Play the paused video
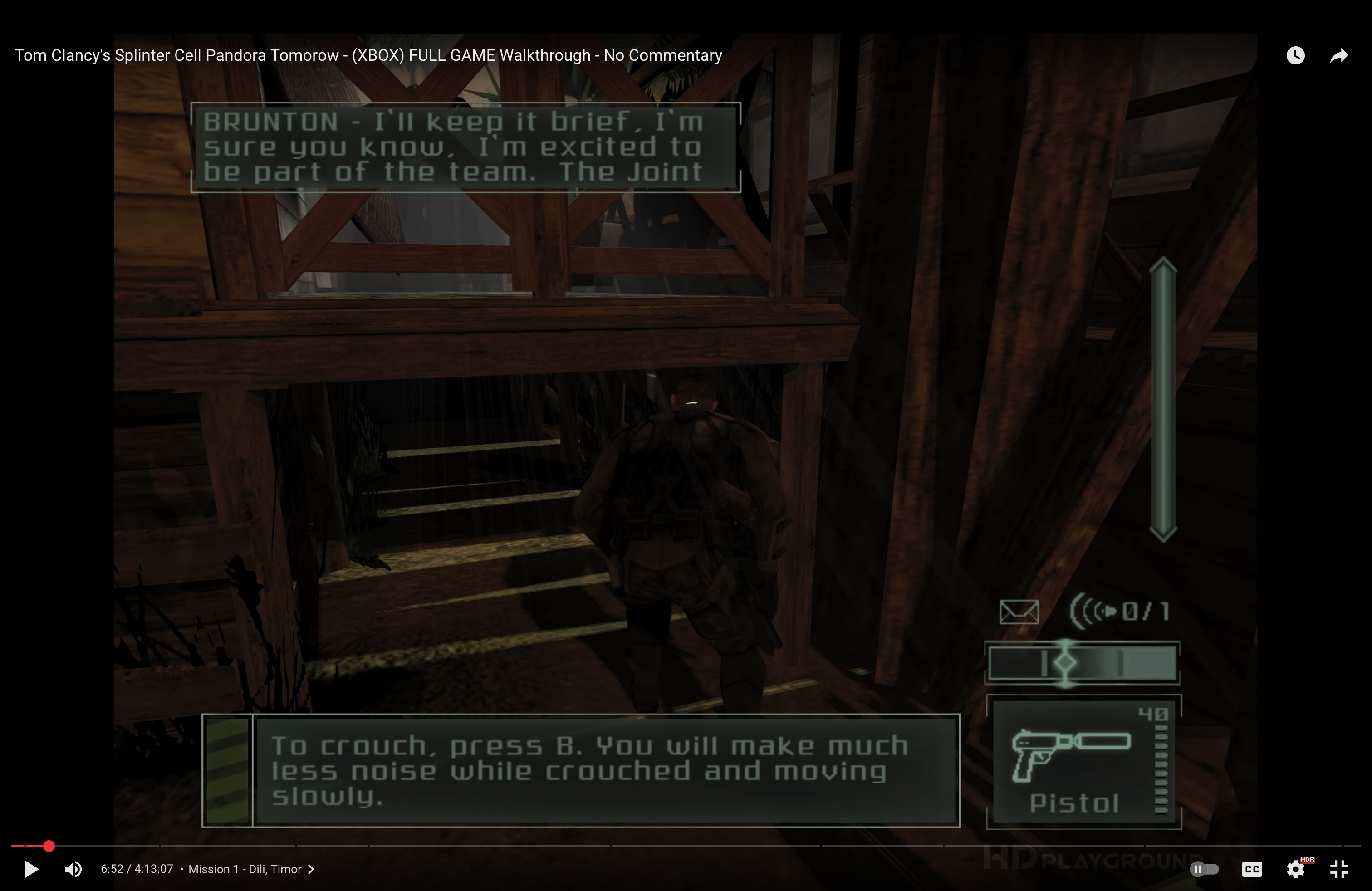The height and width of the screenshot is (891, 1372). click(32, 869)
